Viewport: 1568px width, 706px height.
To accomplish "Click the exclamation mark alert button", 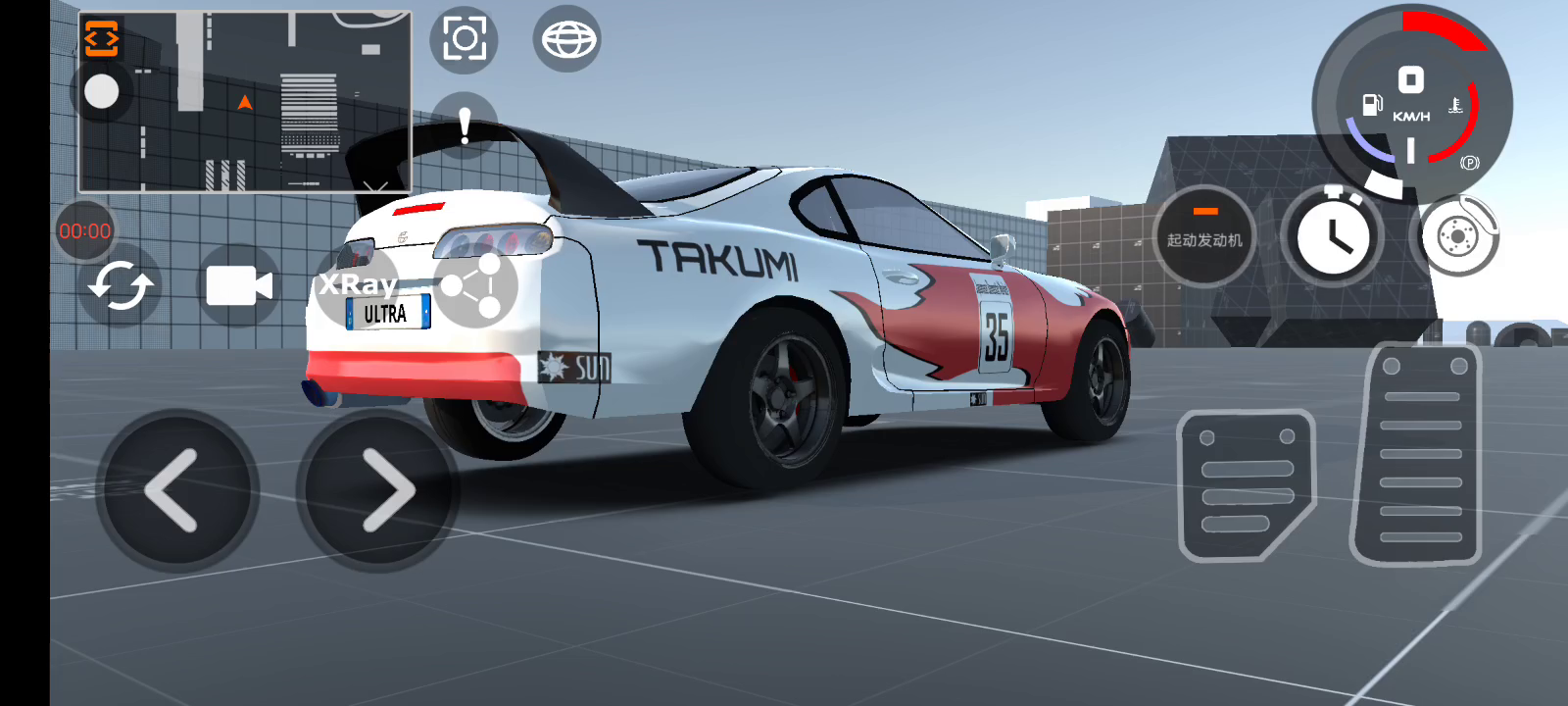I will click(465, 126).
